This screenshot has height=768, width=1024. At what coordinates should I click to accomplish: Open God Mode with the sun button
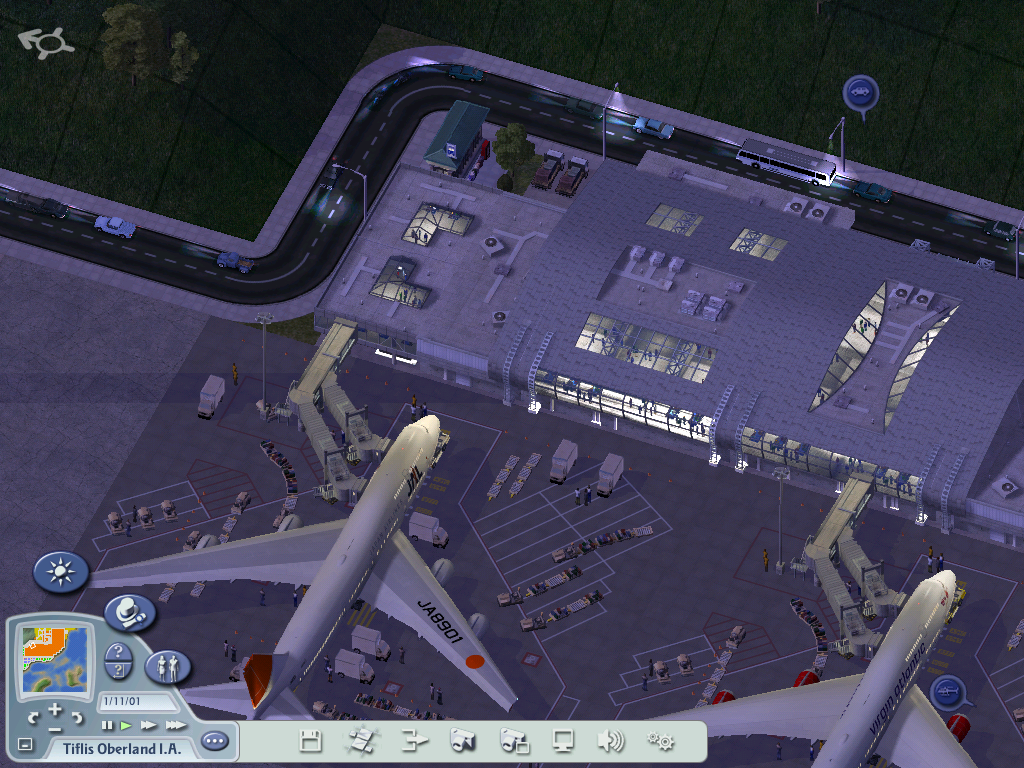[x=61, y=572]
